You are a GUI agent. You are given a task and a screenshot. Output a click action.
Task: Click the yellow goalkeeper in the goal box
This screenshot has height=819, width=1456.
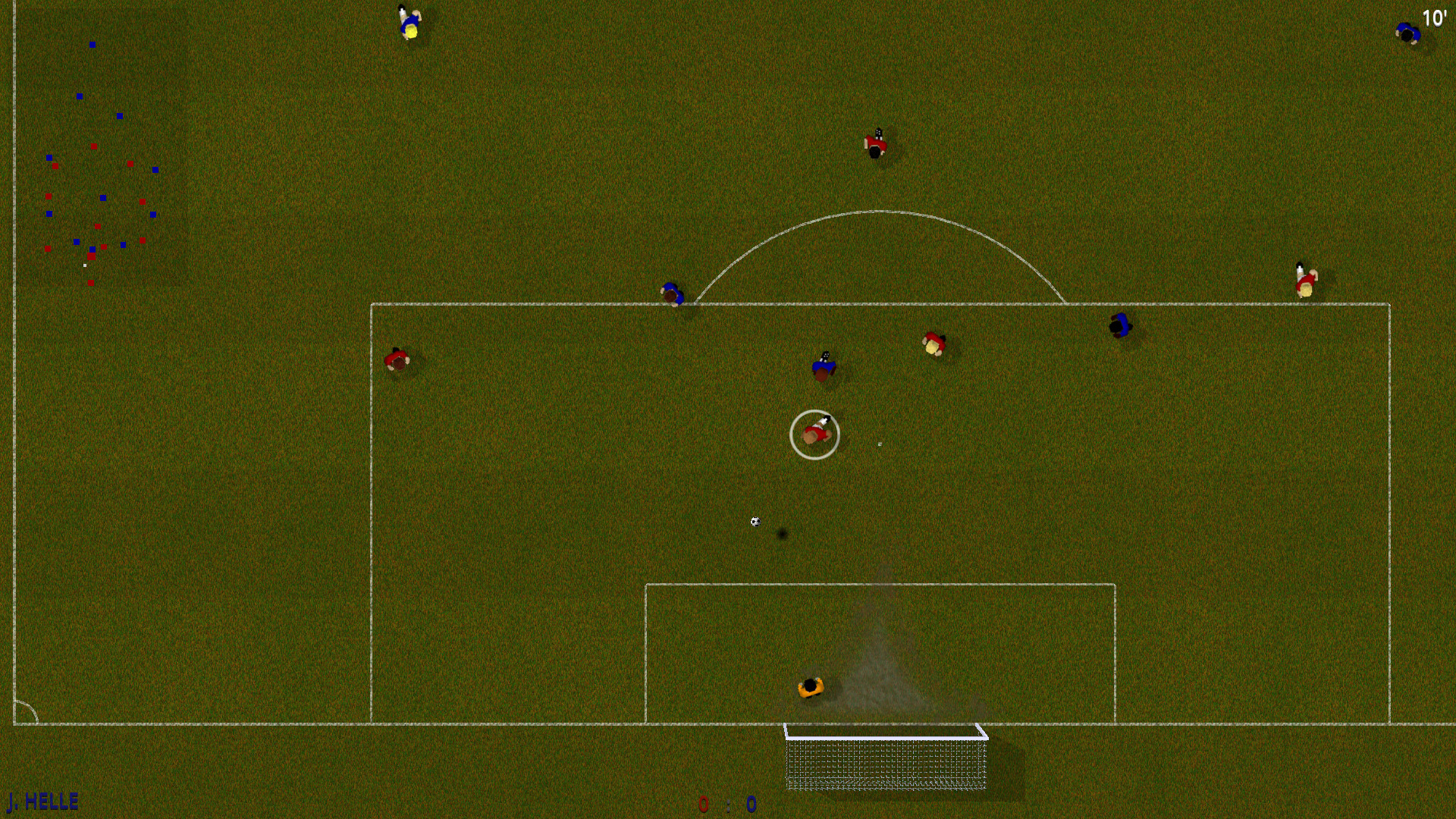811,686
